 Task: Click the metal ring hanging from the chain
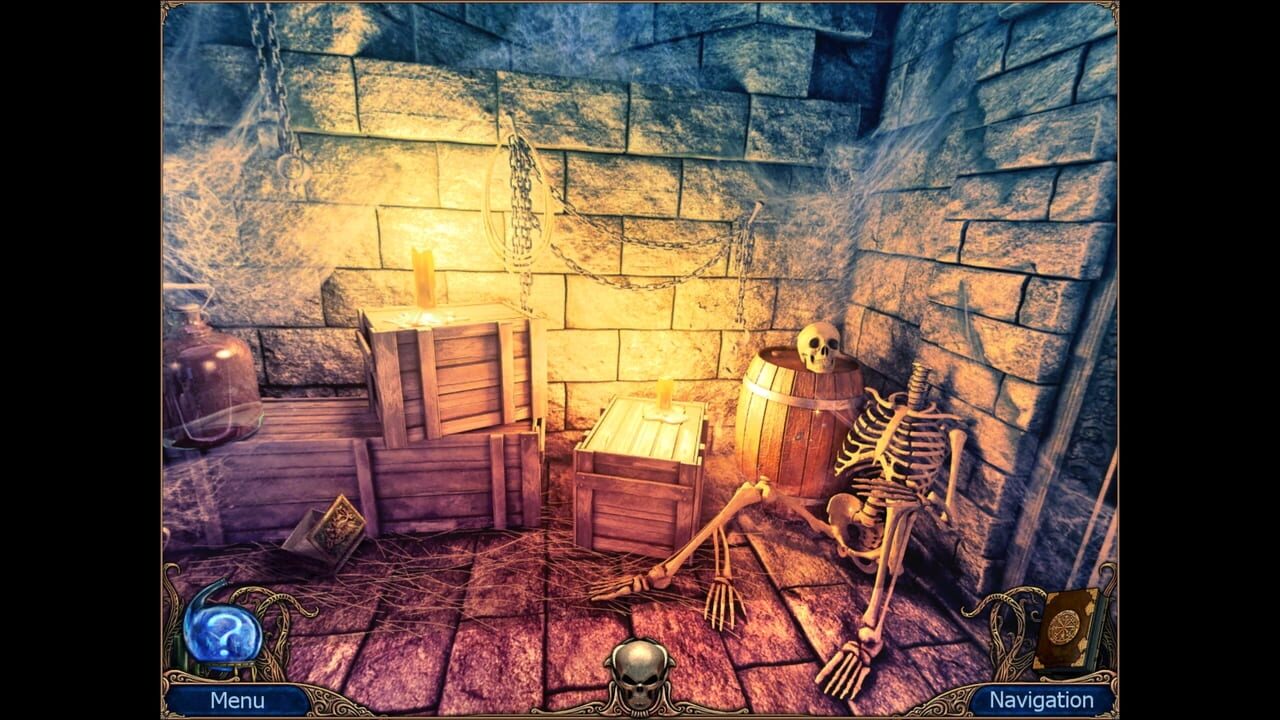point(292,170)
